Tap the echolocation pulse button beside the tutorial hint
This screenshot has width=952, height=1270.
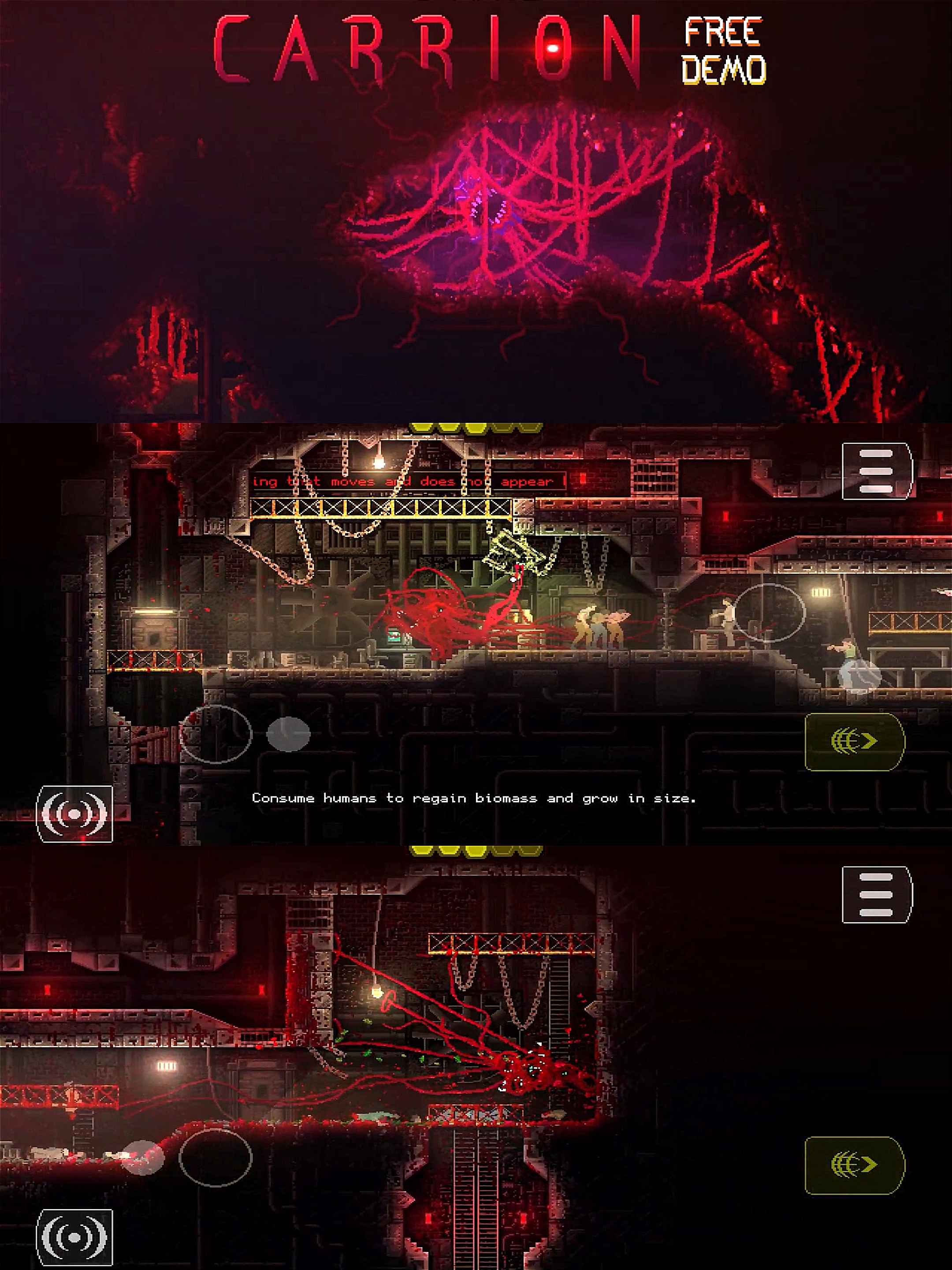click(74, 814)
